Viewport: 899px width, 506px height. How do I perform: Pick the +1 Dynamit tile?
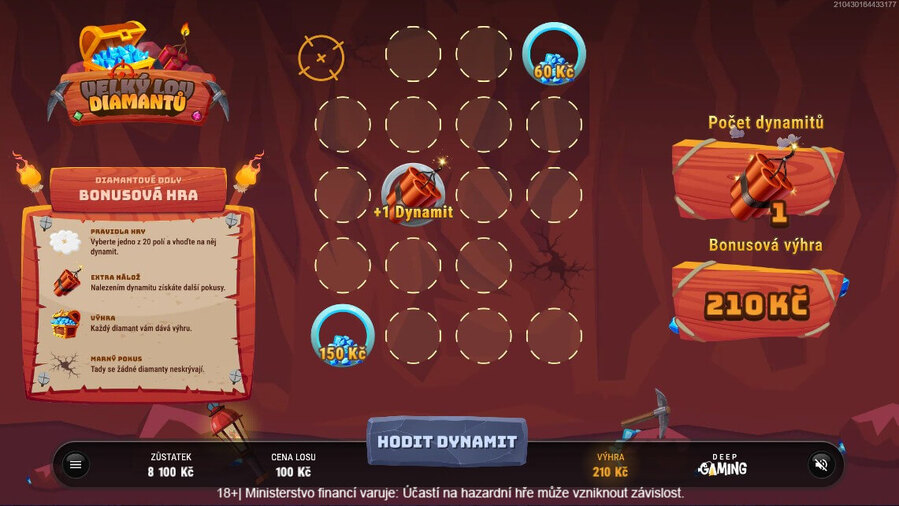(413, 194)
